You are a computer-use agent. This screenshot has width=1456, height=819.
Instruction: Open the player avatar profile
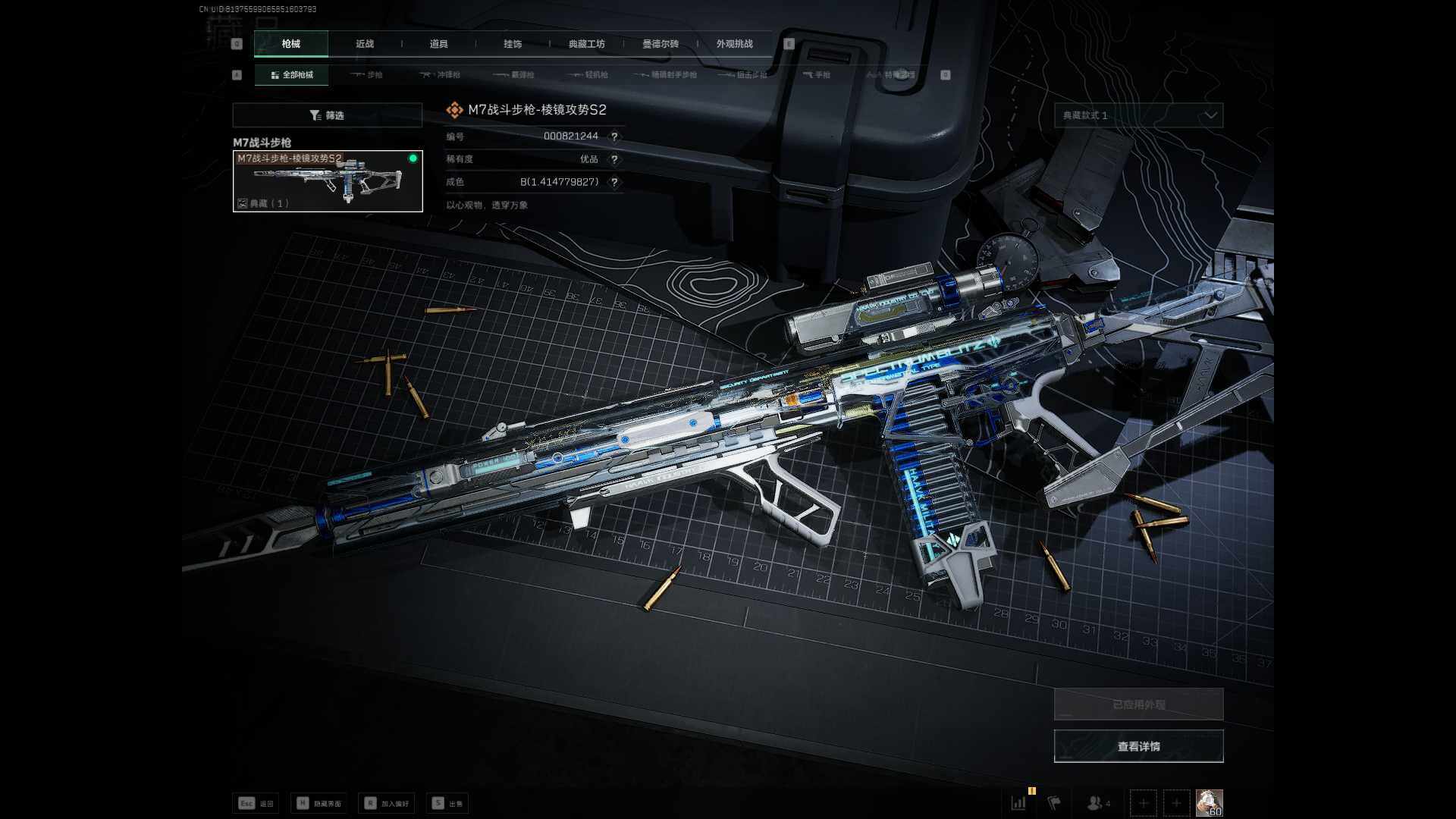[x=1209, y=802]
